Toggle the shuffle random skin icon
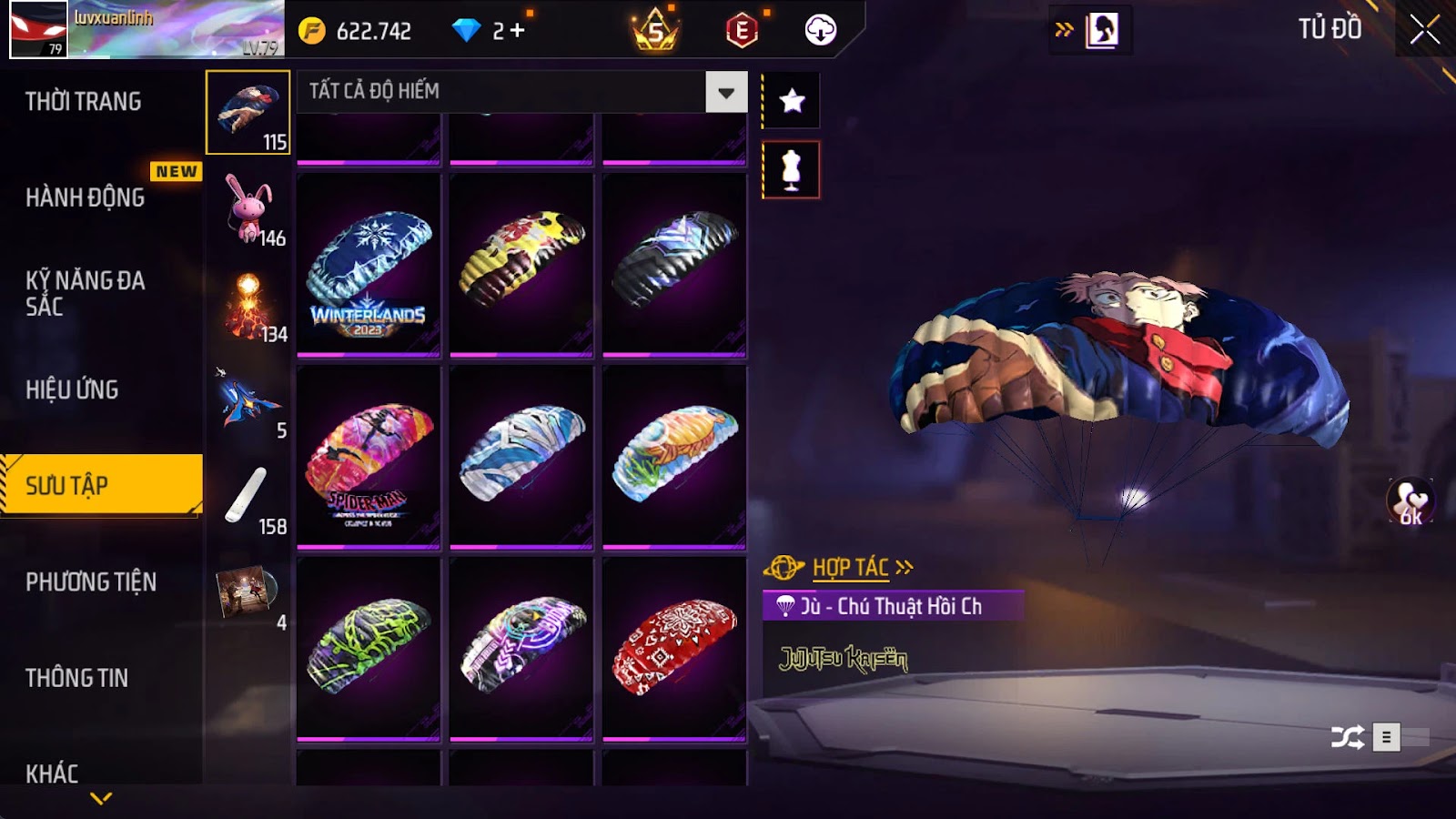This screenshot has width=1456, height=819. coord(1347,736)
